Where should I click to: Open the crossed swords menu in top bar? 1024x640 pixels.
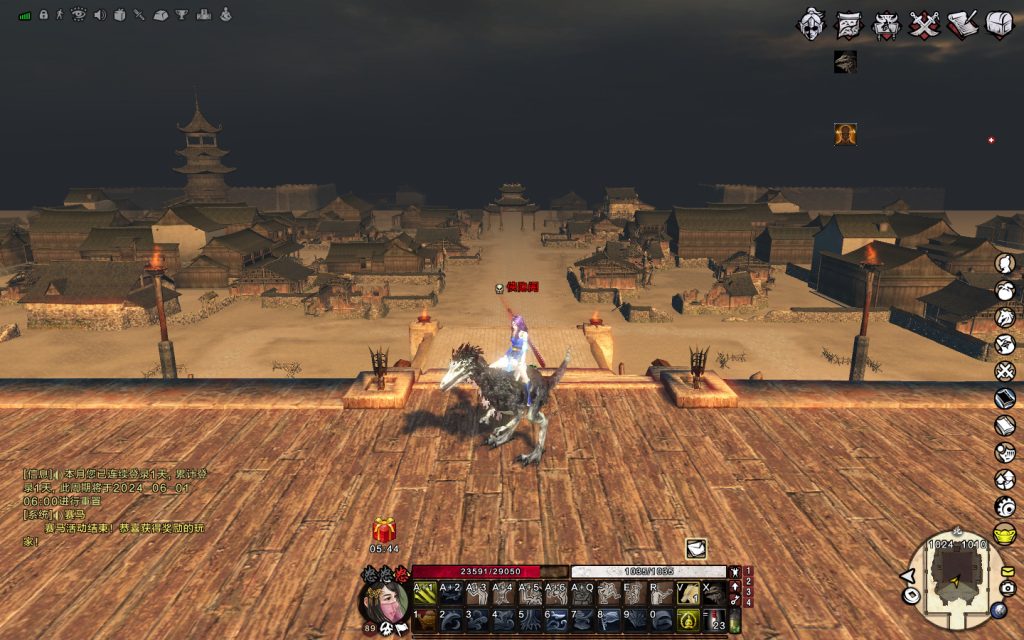click(924, 24)
